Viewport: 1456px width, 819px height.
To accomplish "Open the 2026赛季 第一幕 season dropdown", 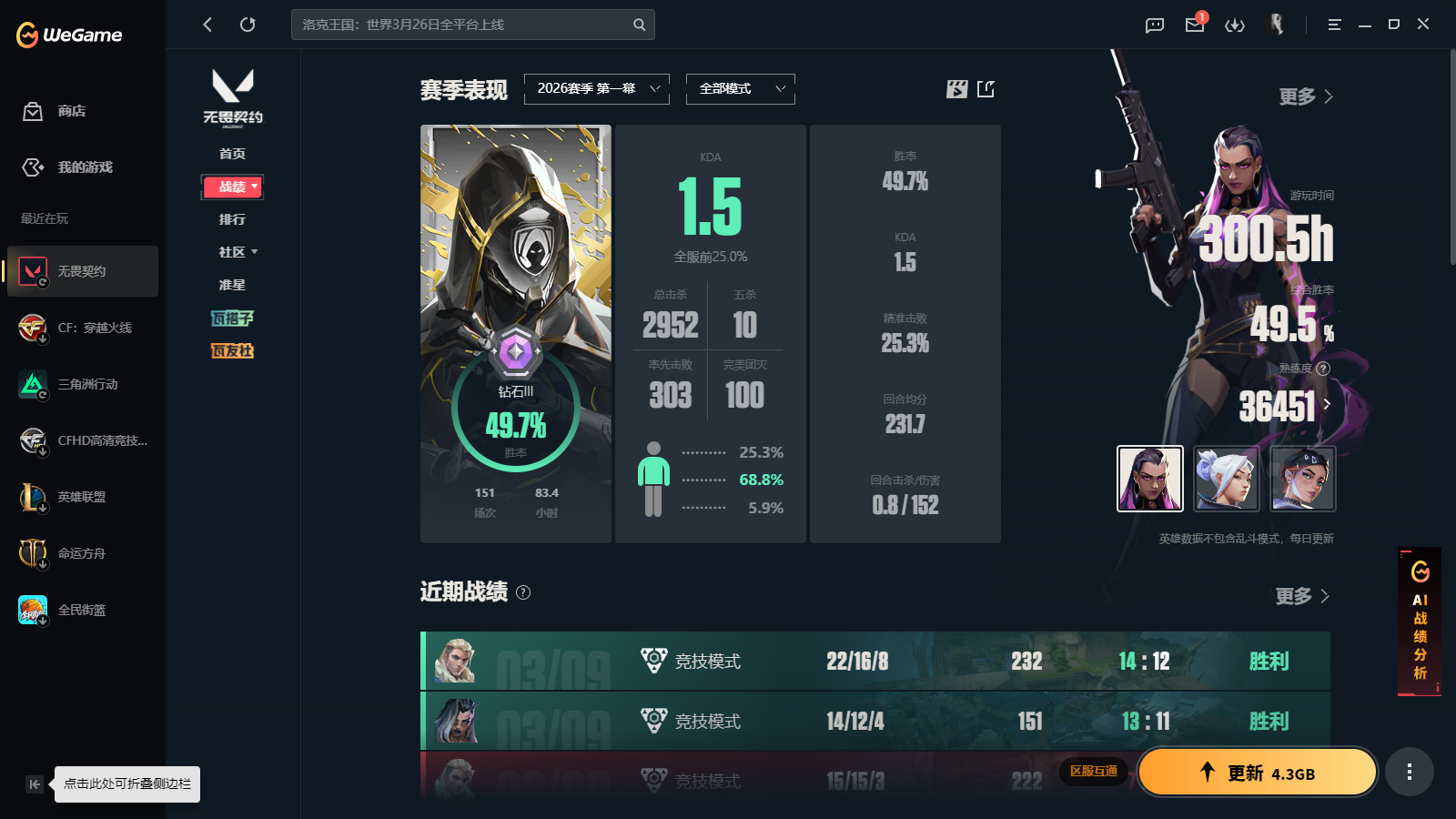I will 596,89.
